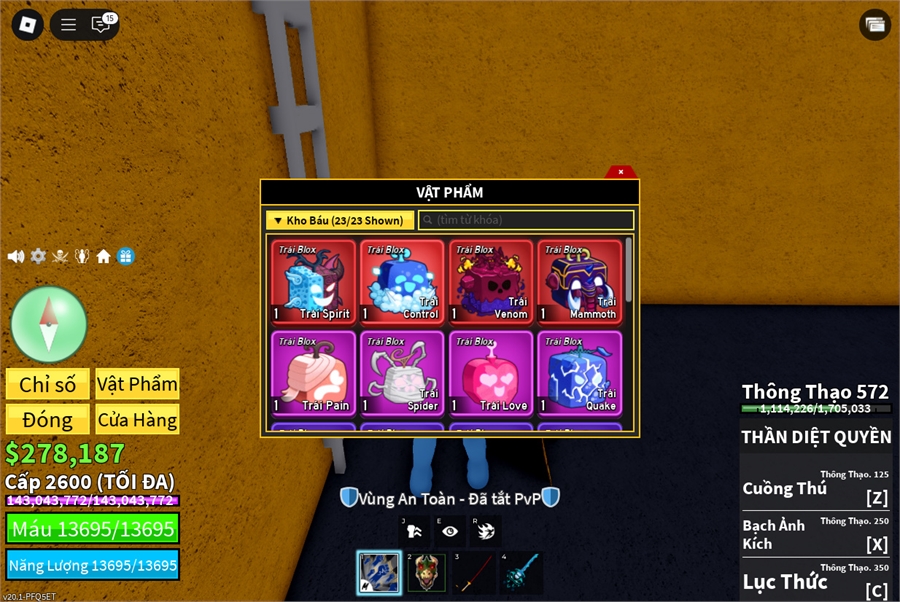Choose the Trái Pain fruit
900x602 pixels.
(313, 373)
